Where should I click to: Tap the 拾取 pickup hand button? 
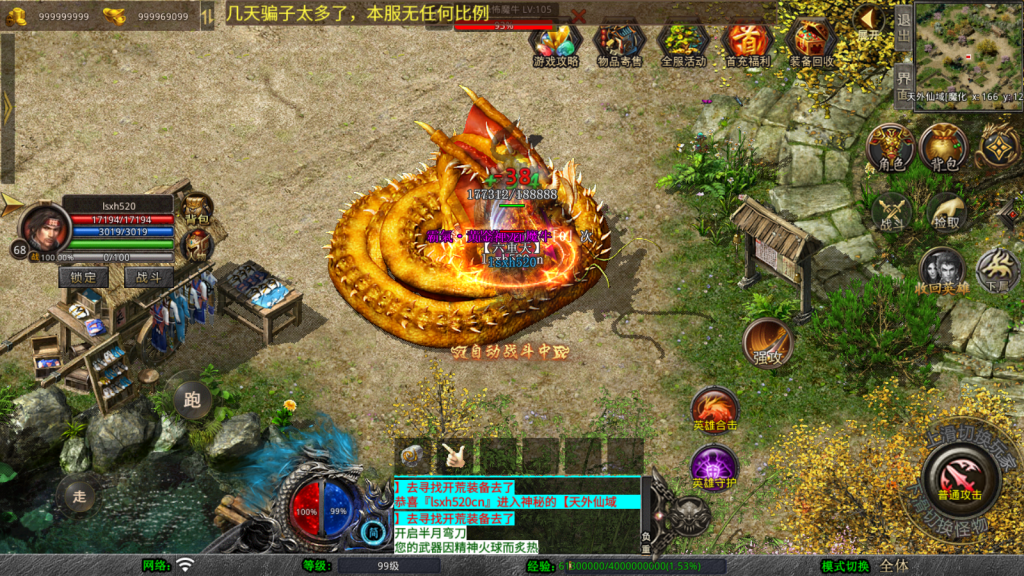point(945,212)
